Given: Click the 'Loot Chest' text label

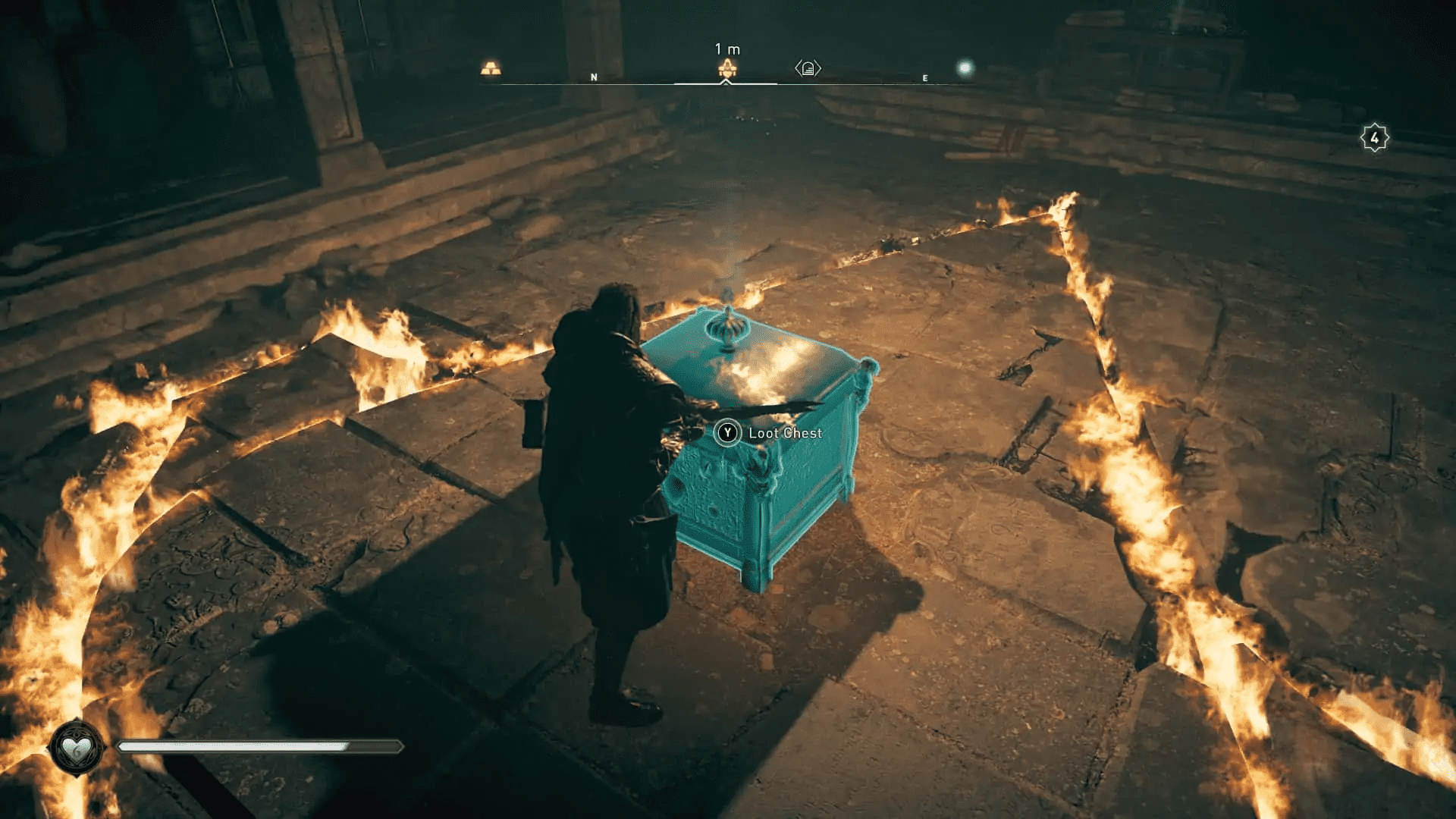Looking at the screenshot, I should (x=786, y=433).
